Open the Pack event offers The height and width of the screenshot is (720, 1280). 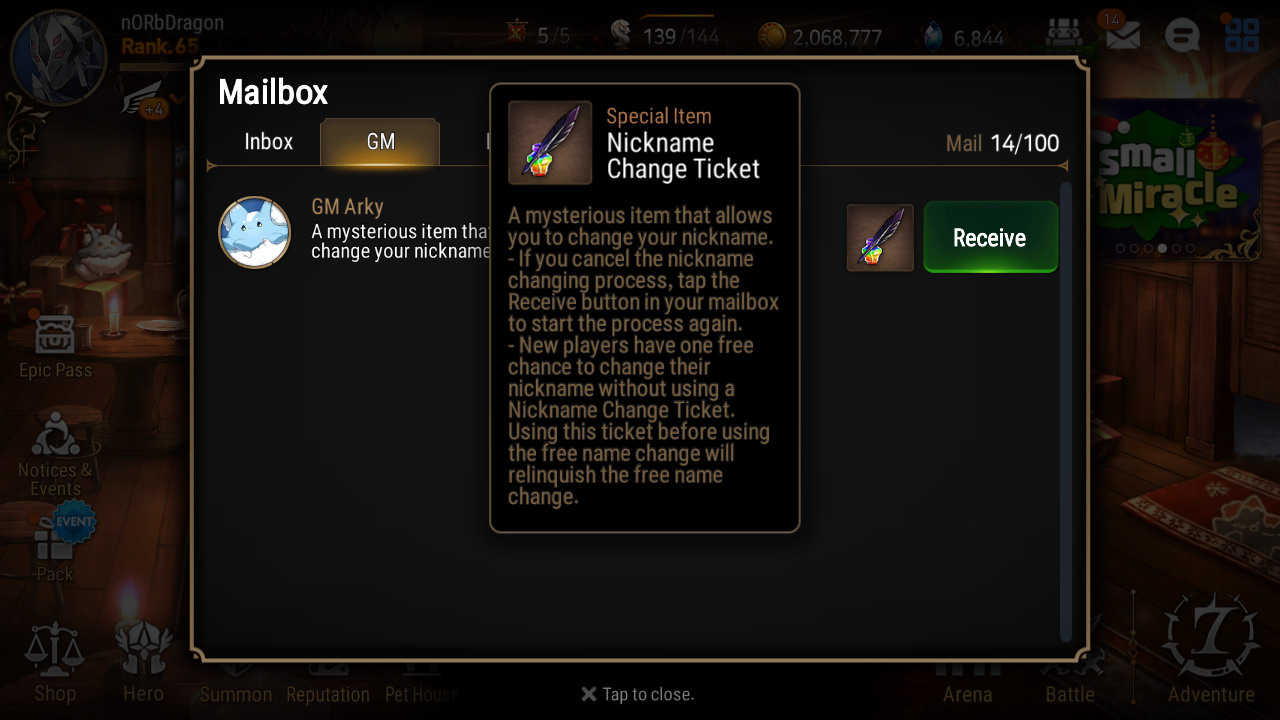pos(56,548)
